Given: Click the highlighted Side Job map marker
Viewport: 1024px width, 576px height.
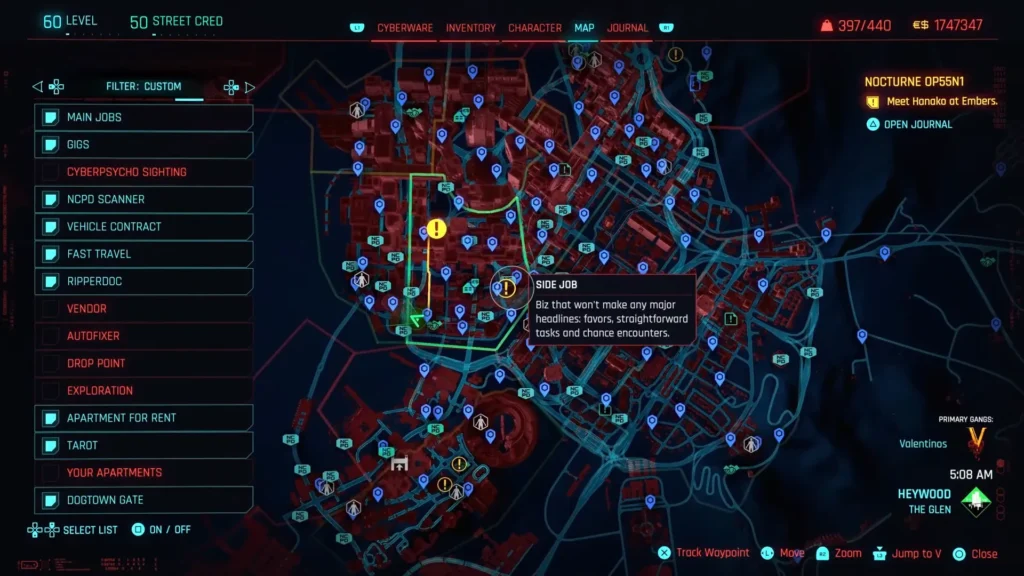Looking at the screenshot, I should (x=508, y=289).
